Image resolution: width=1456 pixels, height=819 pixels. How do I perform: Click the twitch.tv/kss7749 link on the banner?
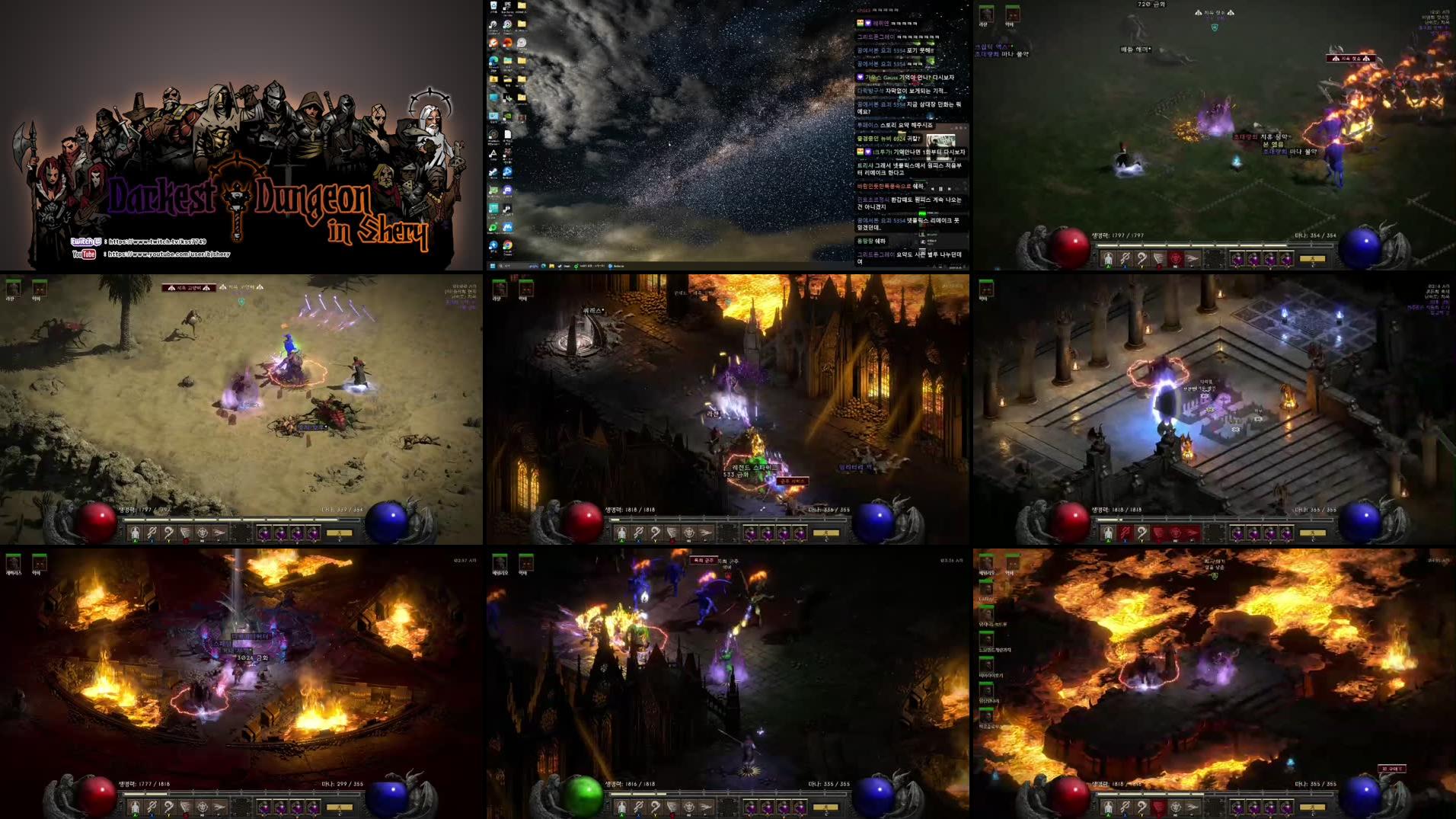point(158,242)
